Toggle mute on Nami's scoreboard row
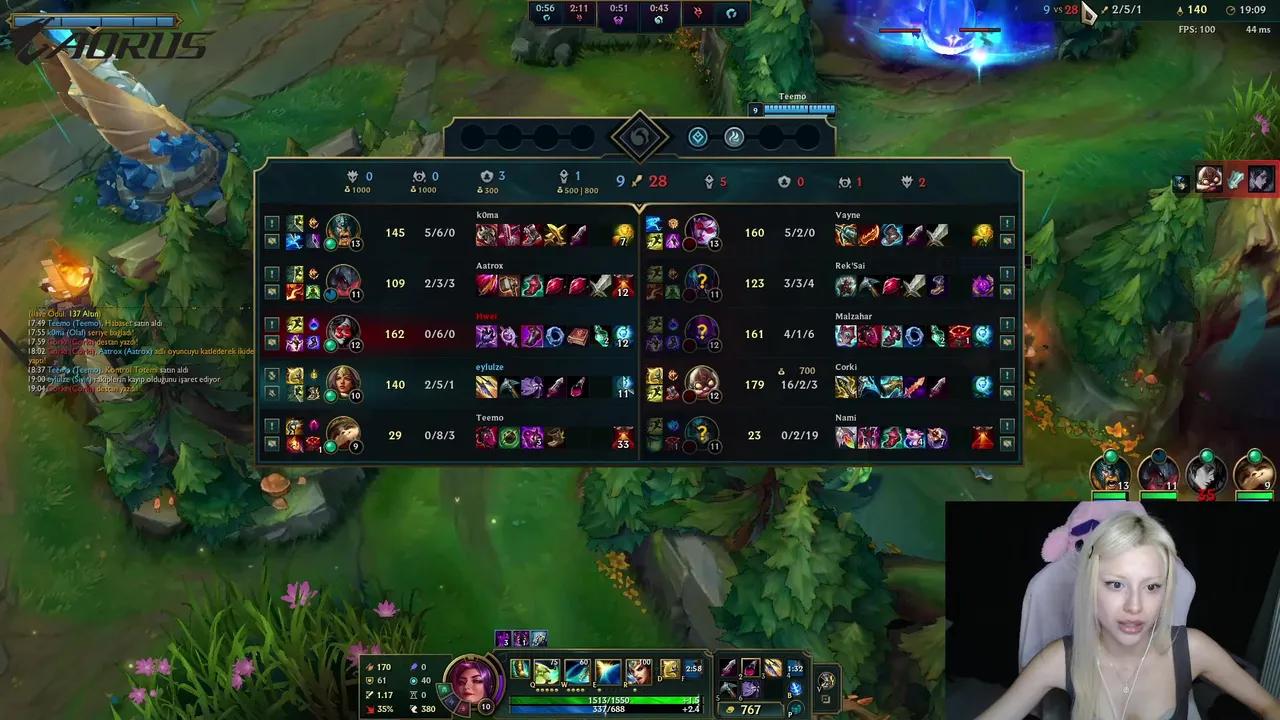 [1007, 441]
